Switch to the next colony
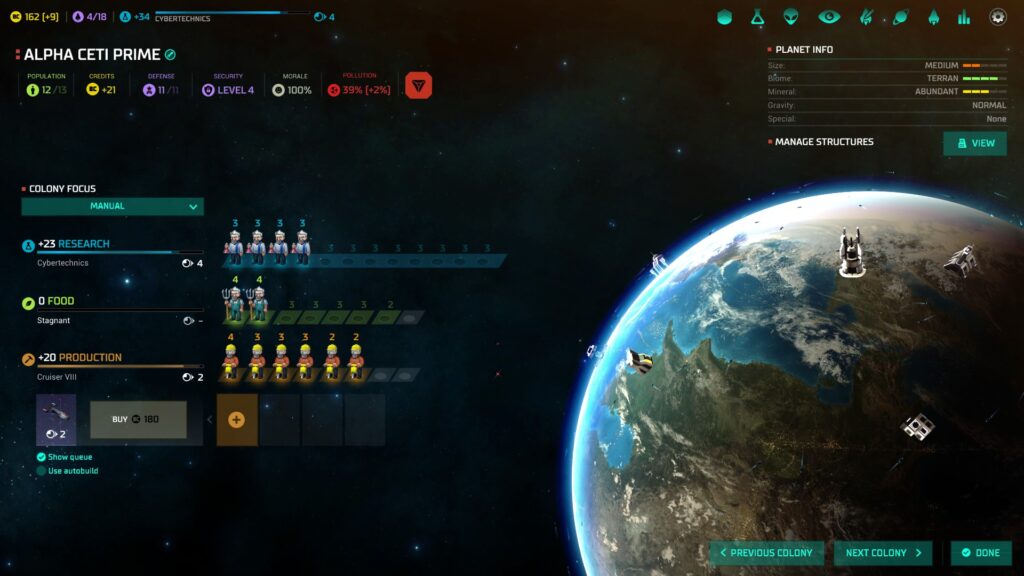 point(883,553)
